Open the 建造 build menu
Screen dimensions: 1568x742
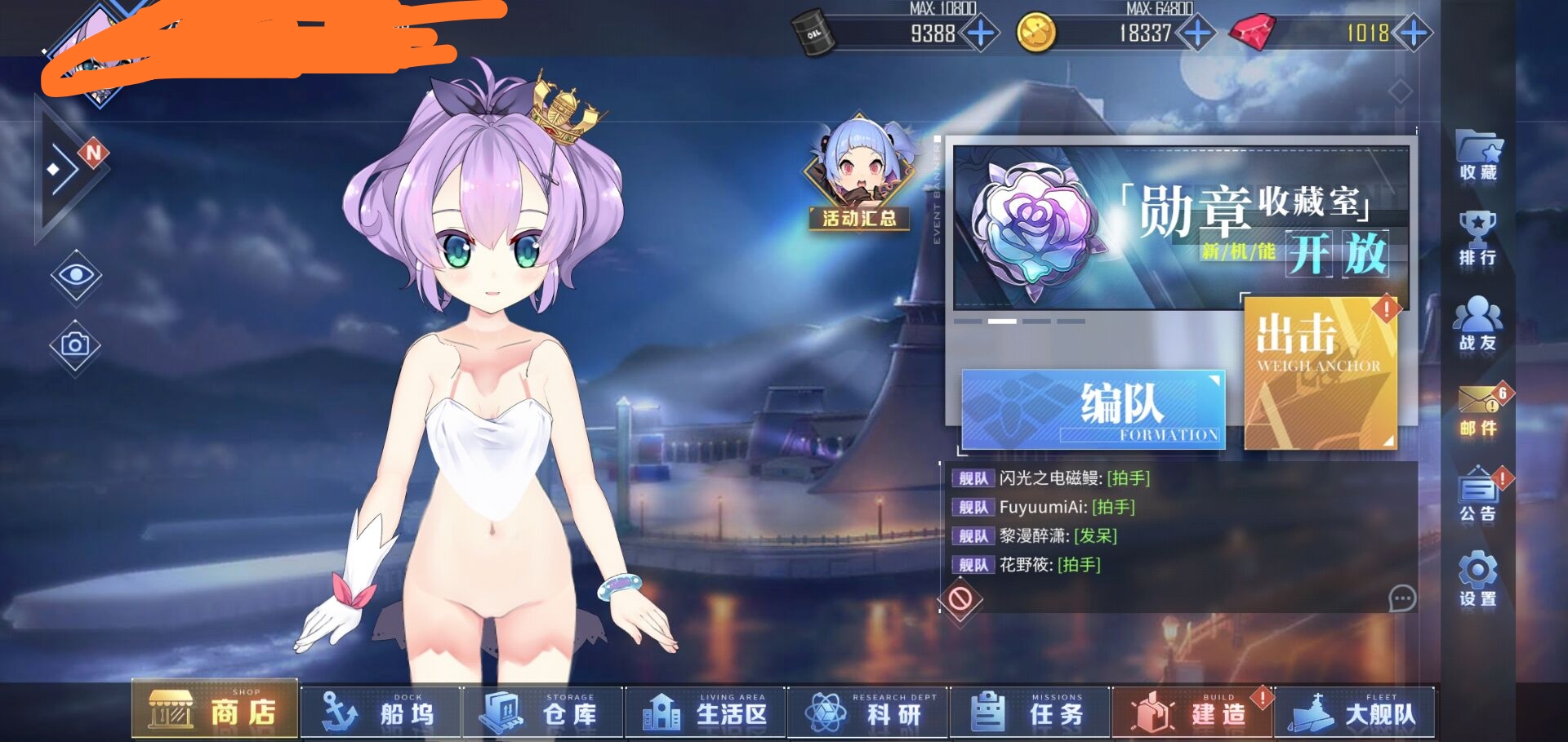[1192, 713]
